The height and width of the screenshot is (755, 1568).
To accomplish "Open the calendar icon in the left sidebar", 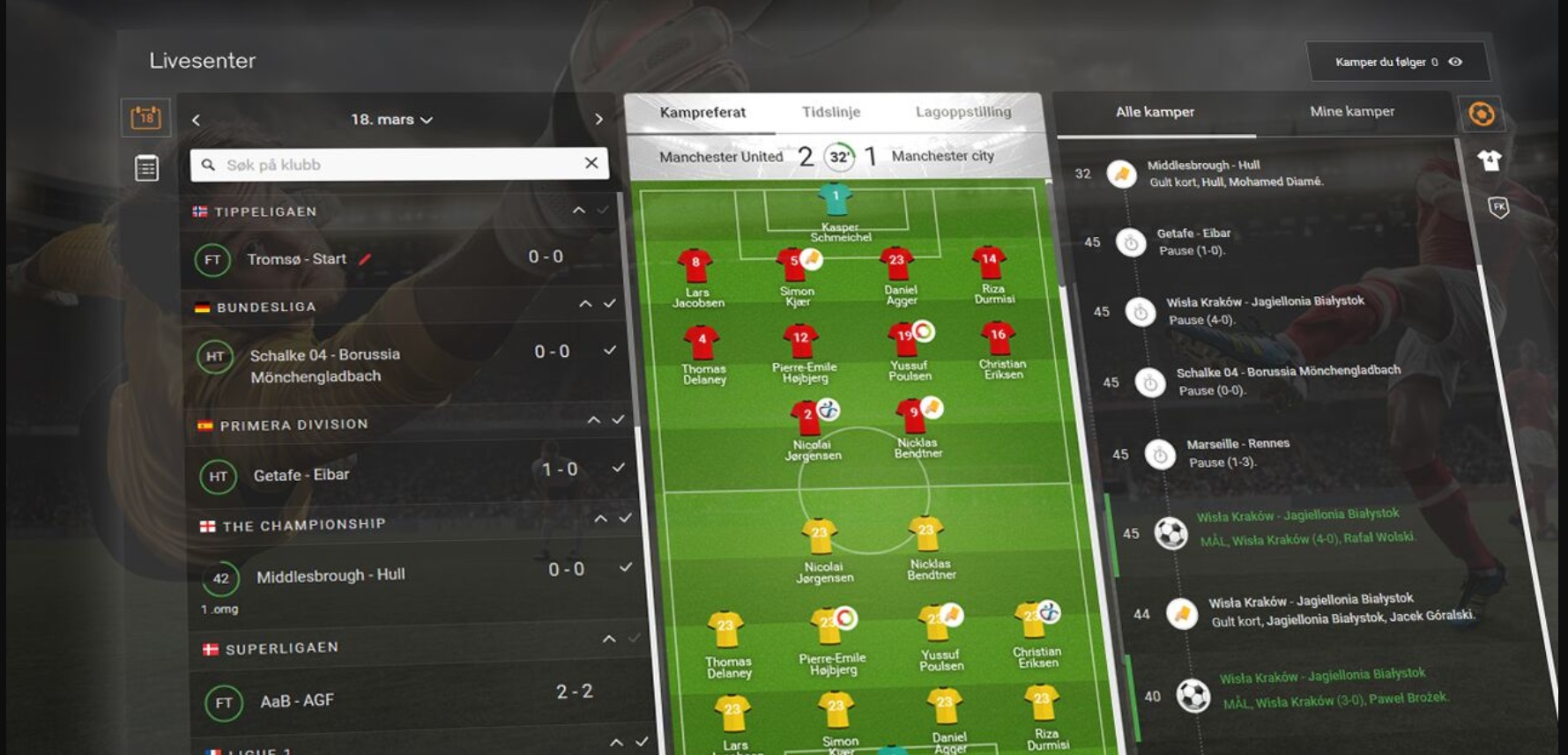I will pos(145,116).
